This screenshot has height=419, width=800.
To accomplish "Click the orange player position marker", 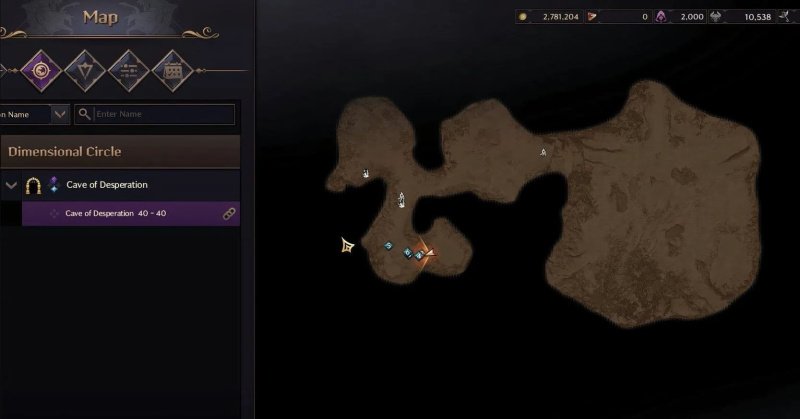I will pos(428,252).
